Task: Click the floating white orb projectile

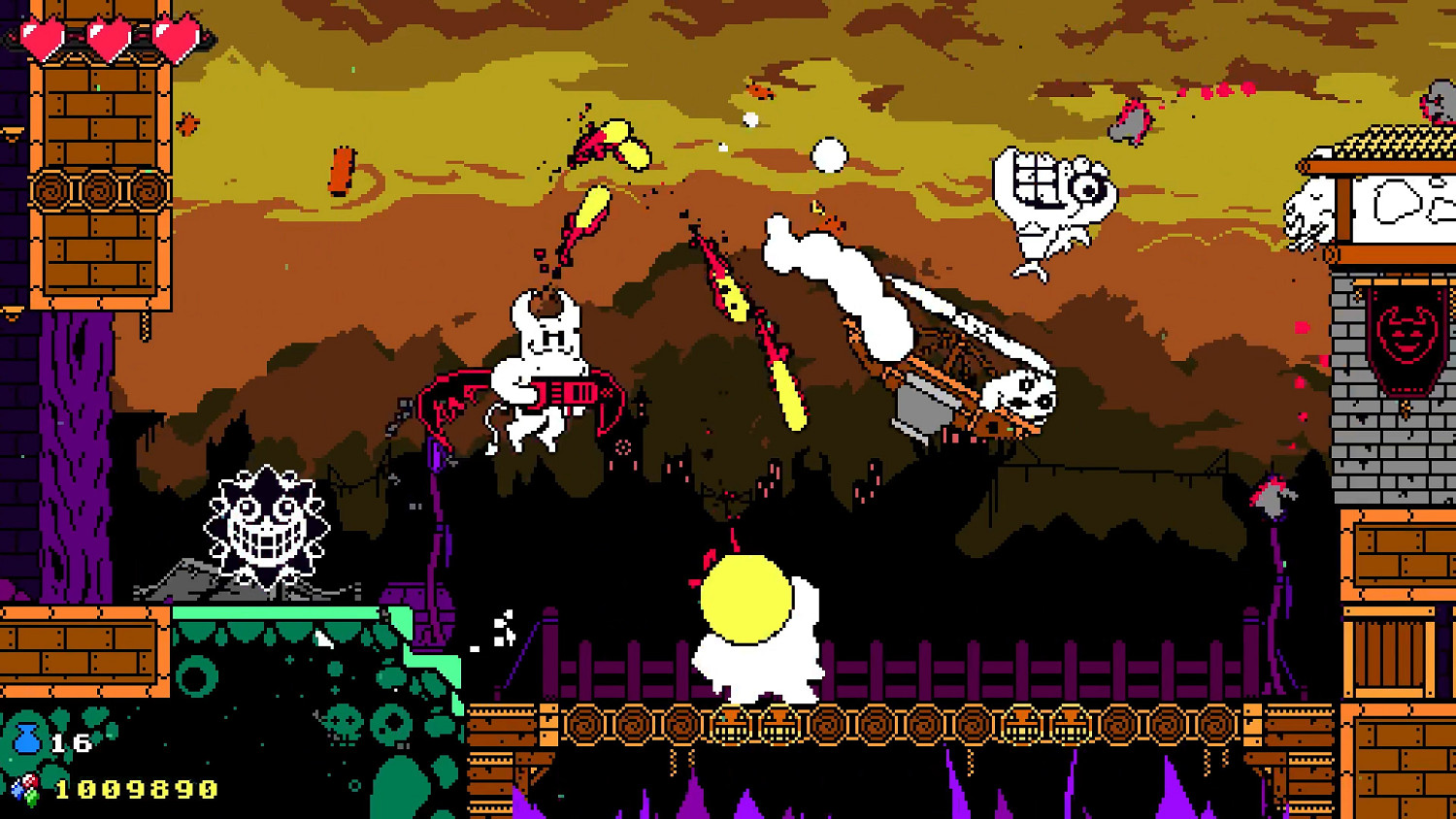Action: (830, 155)
